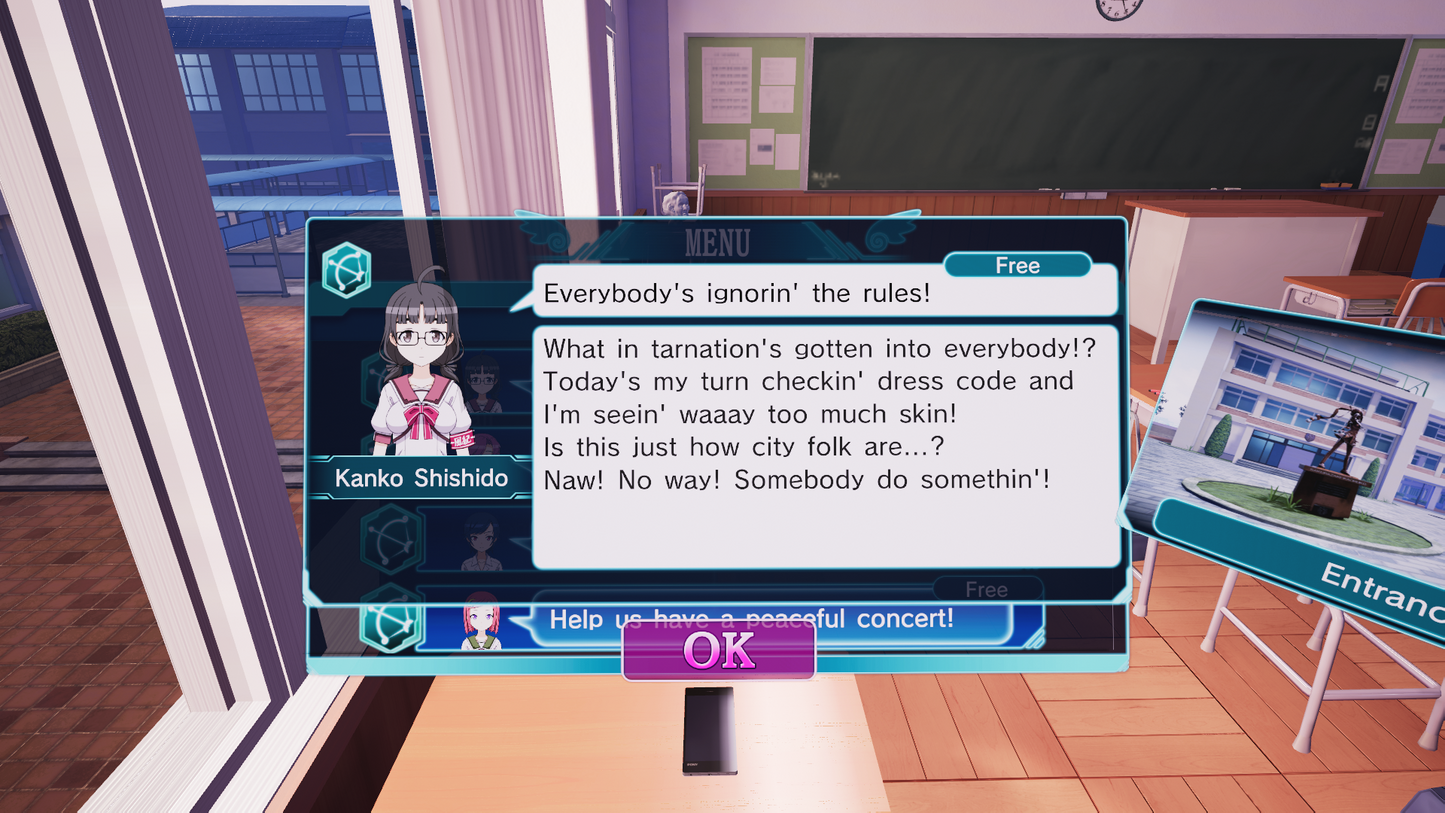Click the Kanko Shishido name plate
The height and width of the screenshot is (813, 1445).
click(x=420, y=478)
